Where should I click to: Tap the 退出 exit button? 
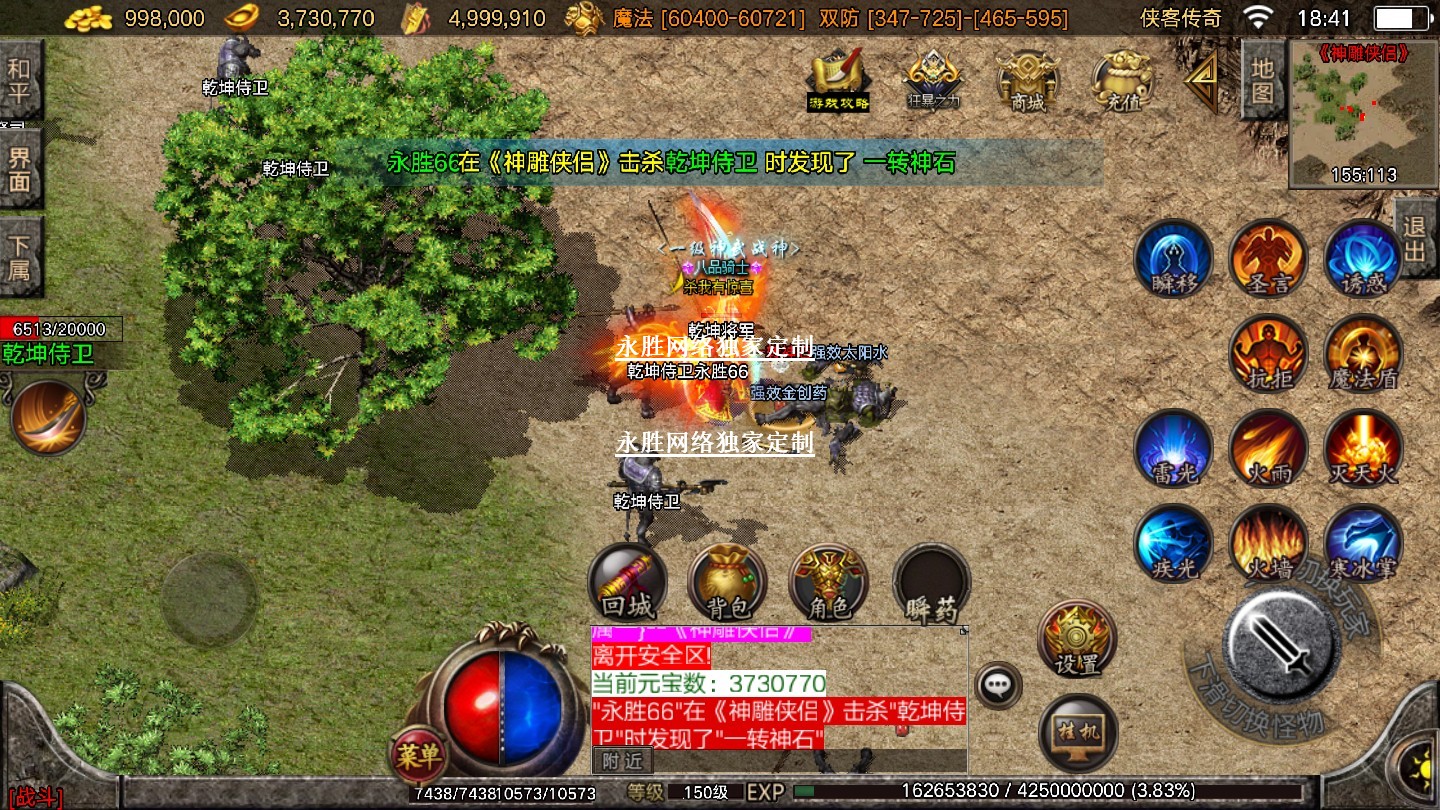[1415, 238]
